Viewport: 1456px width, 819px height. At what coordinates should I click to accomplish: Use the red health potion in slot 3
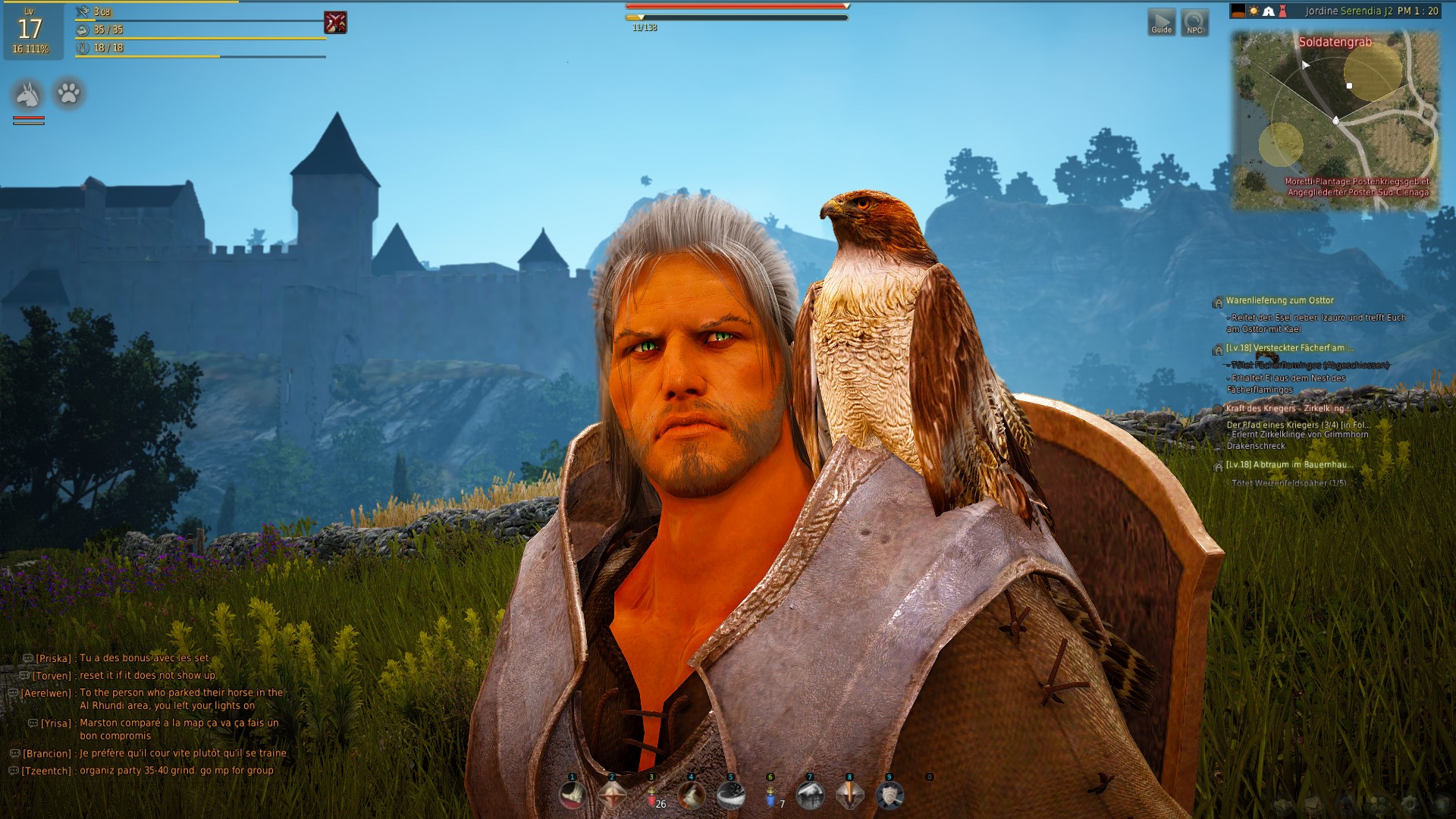pos(651,795)
